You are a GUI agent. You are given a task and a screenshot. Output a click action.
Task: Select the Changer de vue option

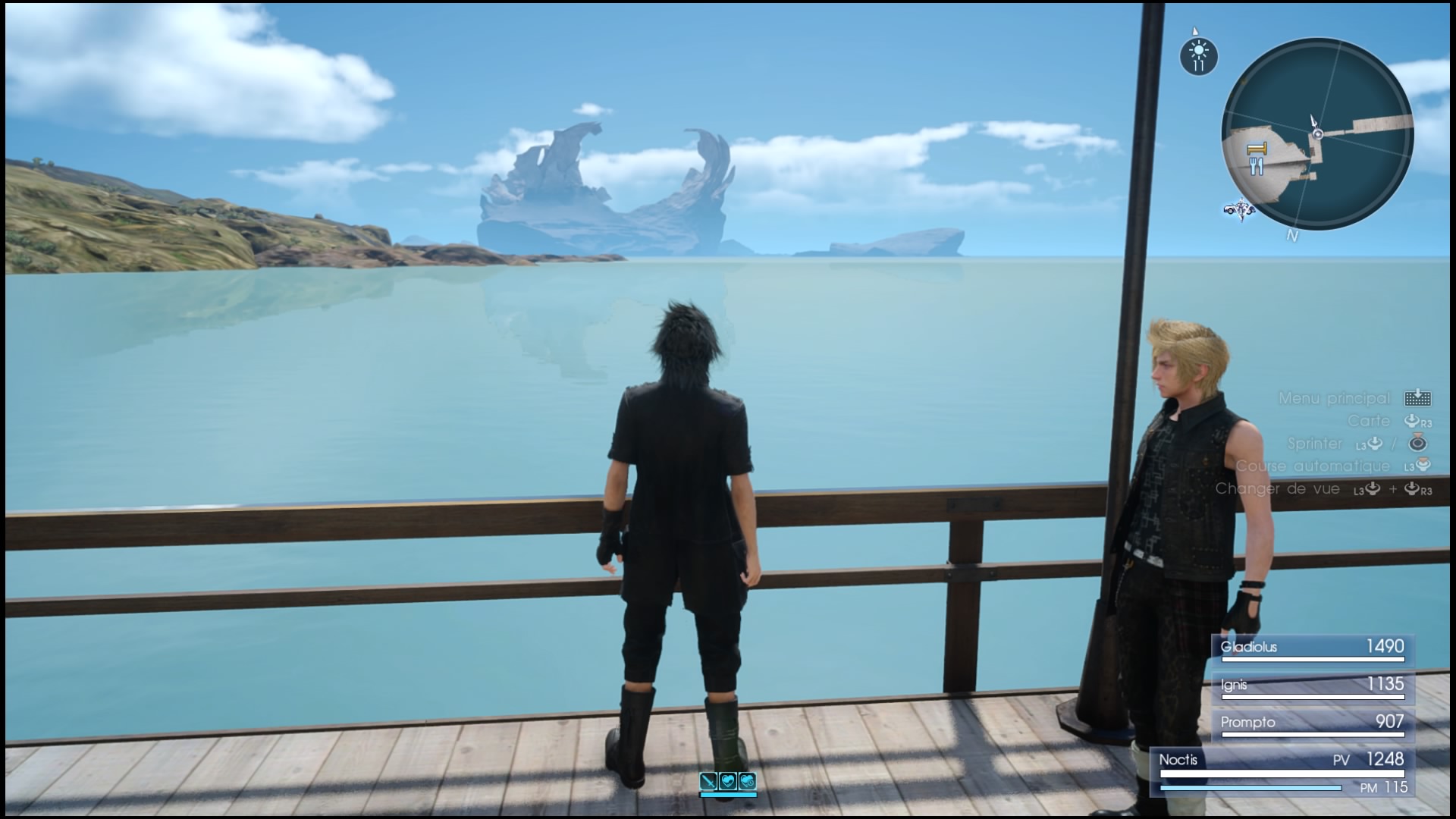[x=1278, y=489]
